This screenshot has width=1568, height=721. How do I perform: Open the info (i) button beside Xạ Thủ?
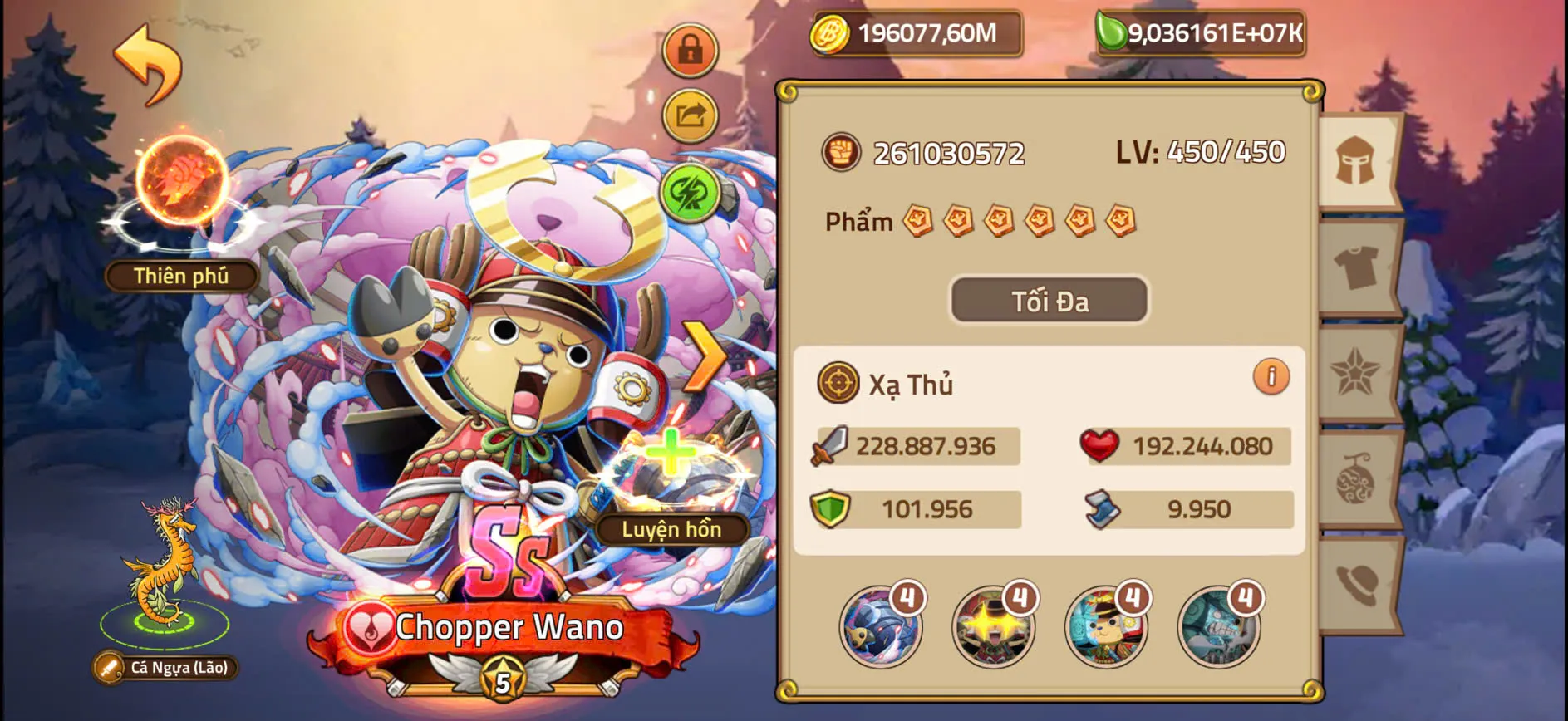pos(1270,376)
